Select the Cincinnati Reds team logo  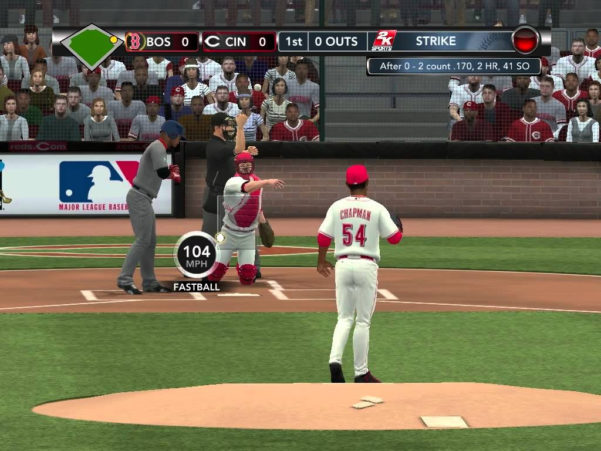(211, 42)
